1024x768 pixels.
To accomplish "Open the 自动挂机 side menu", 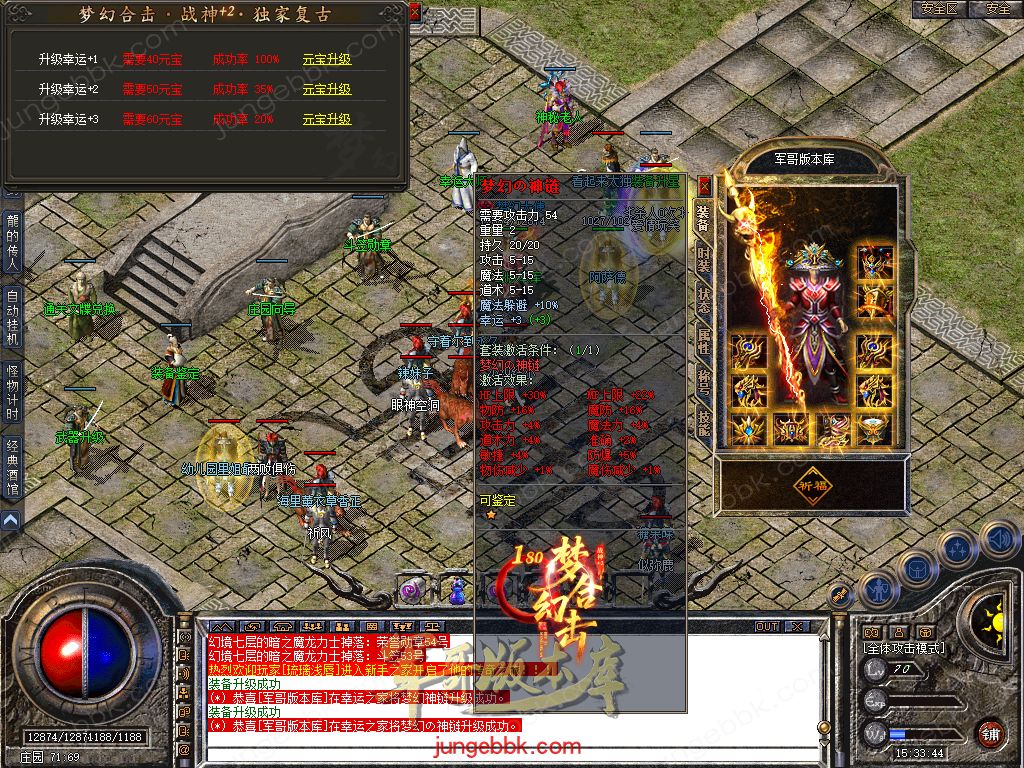I will (12, 316).
